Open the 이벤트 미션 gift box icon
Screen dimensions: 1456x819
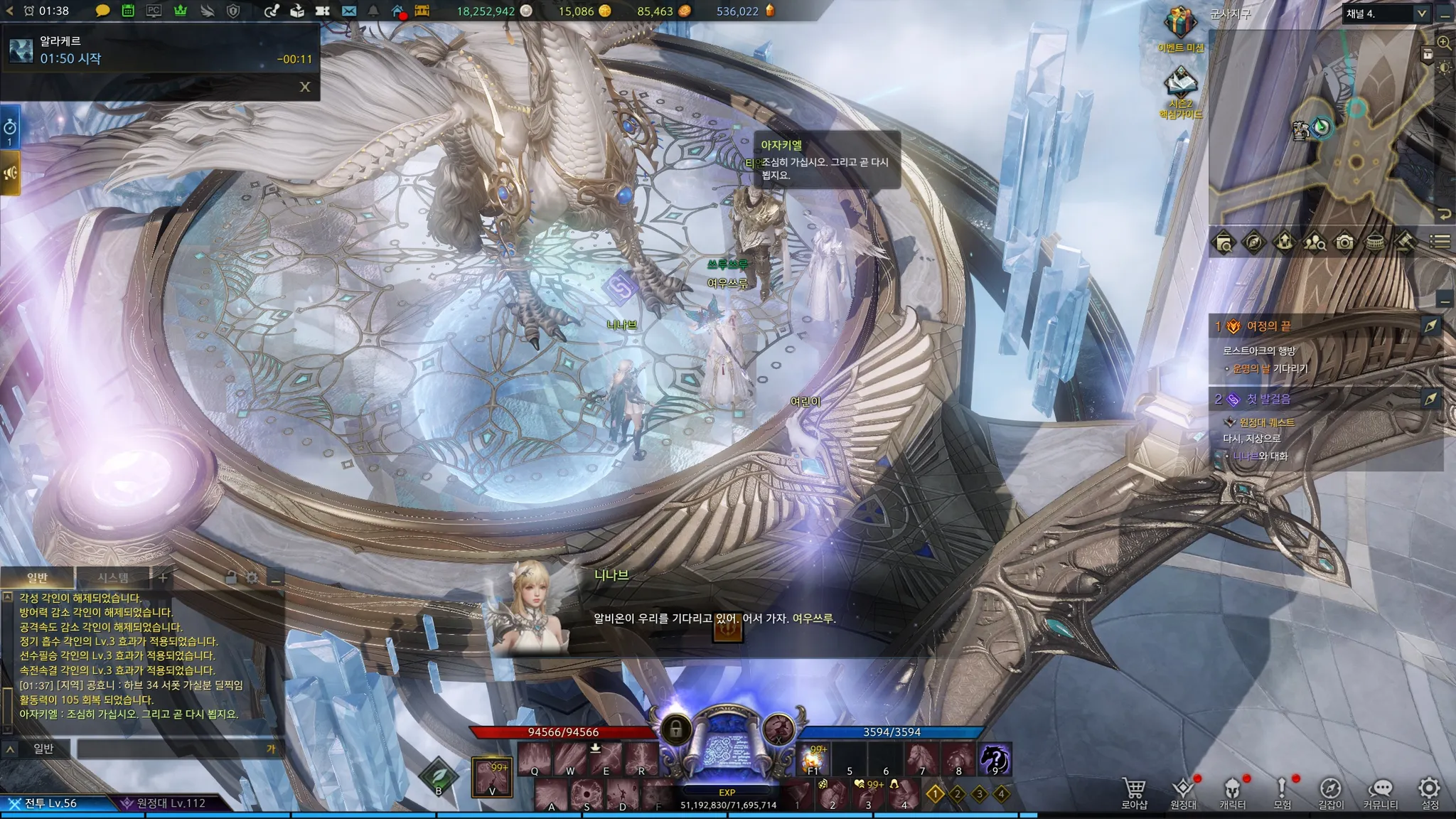click(1180, 26)
